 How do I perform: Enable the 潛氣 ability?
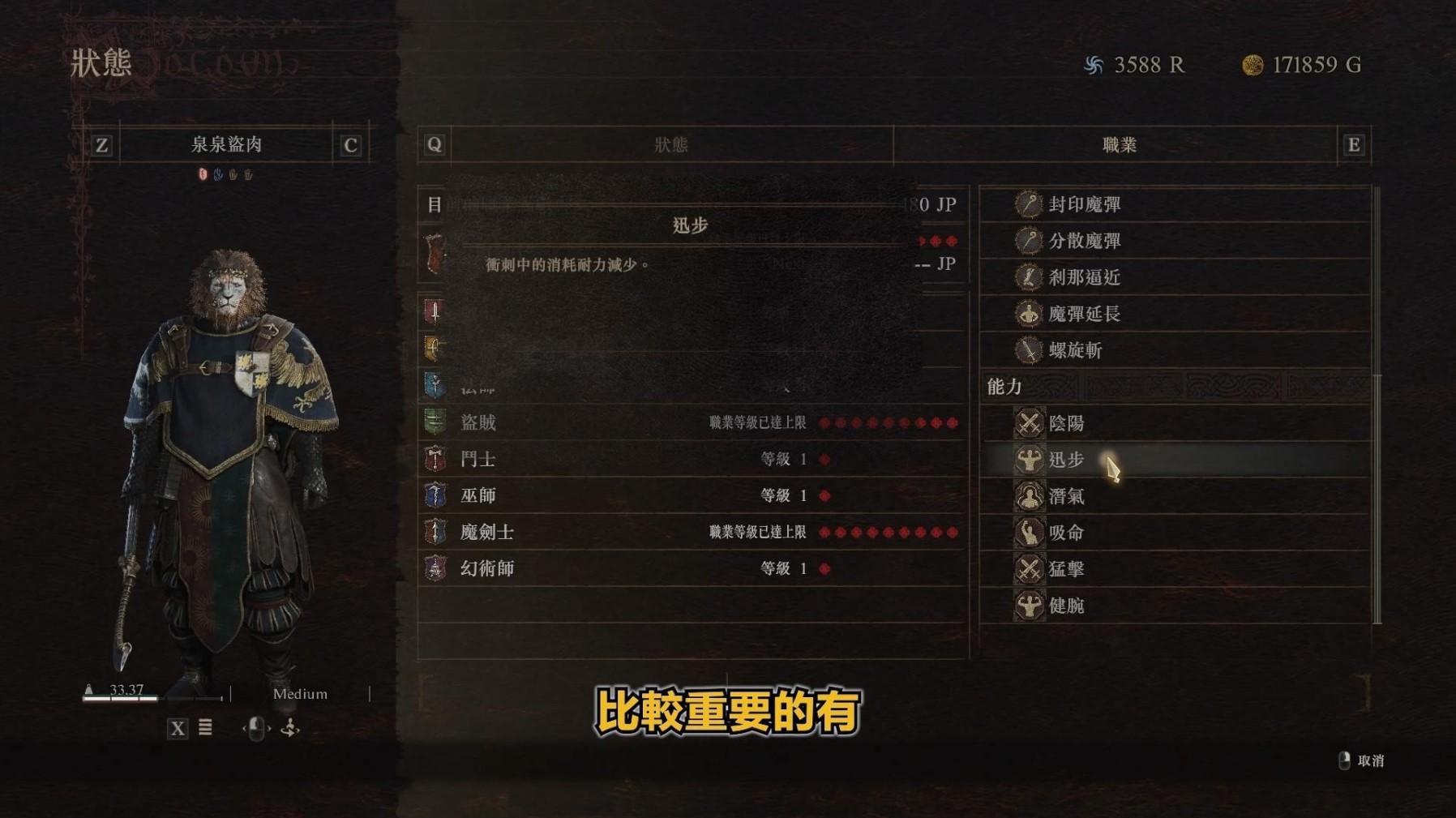point(1028,496)
